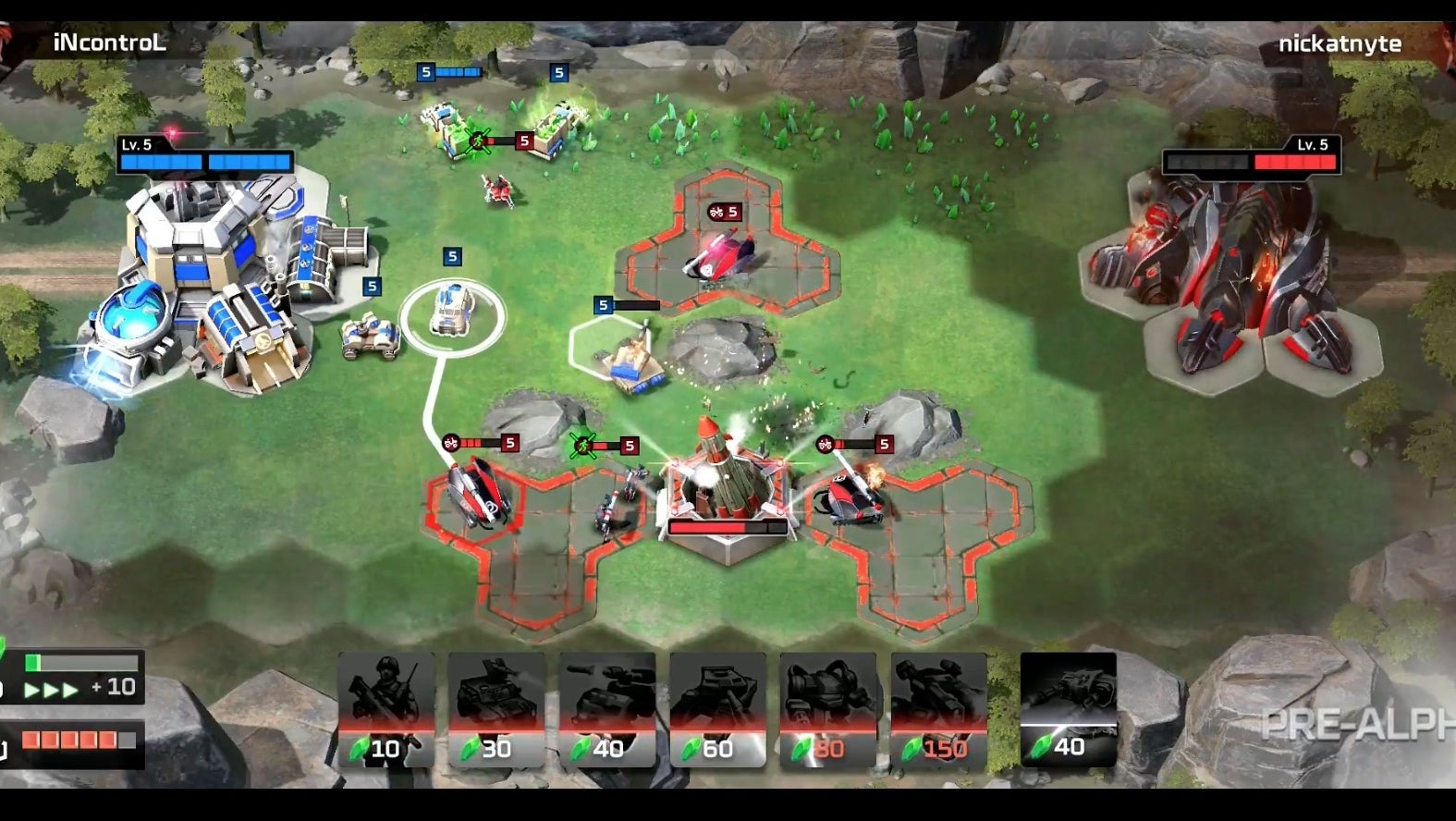
Task: Select the 40-cost turret card on the right
Action: [x=1068, y=707]
